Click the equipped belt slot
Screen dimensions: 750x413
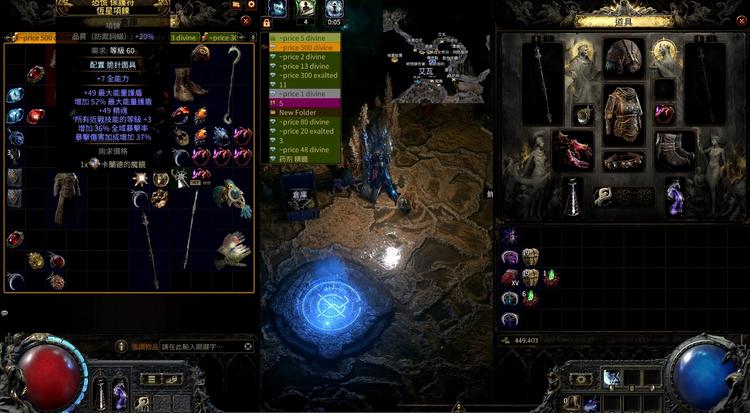[x=623, y=162]
